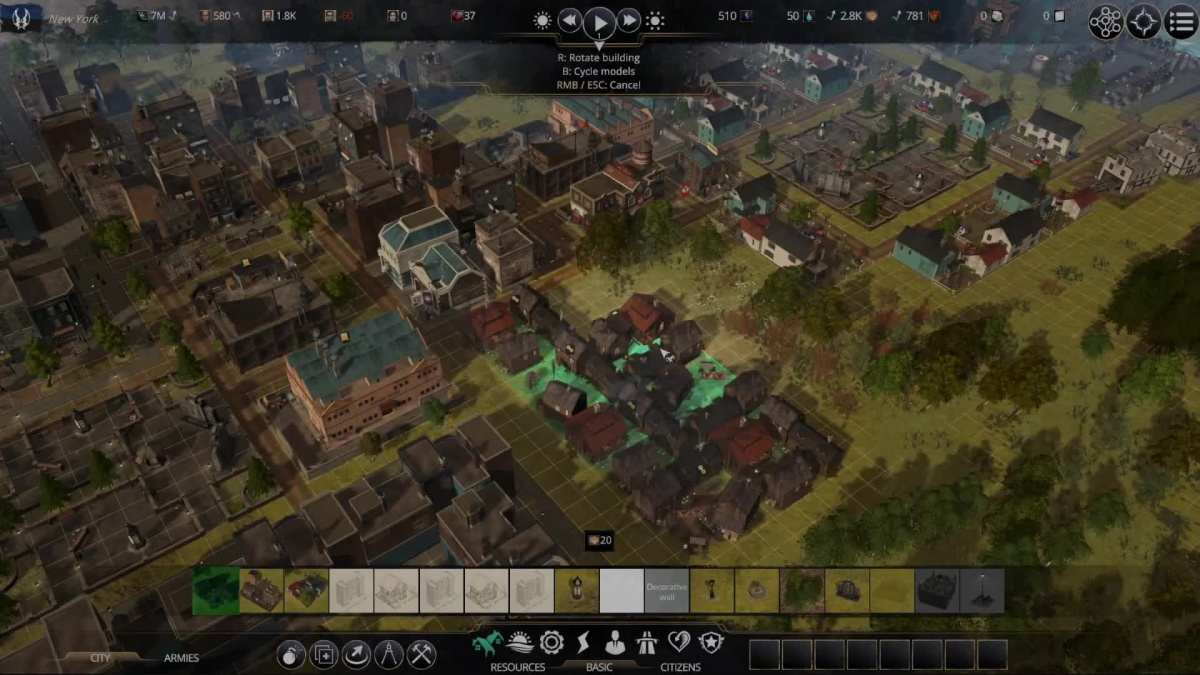Open the main menu list icon
1200x675 pixels.
pyautogui.click(x=1181, y=22)
